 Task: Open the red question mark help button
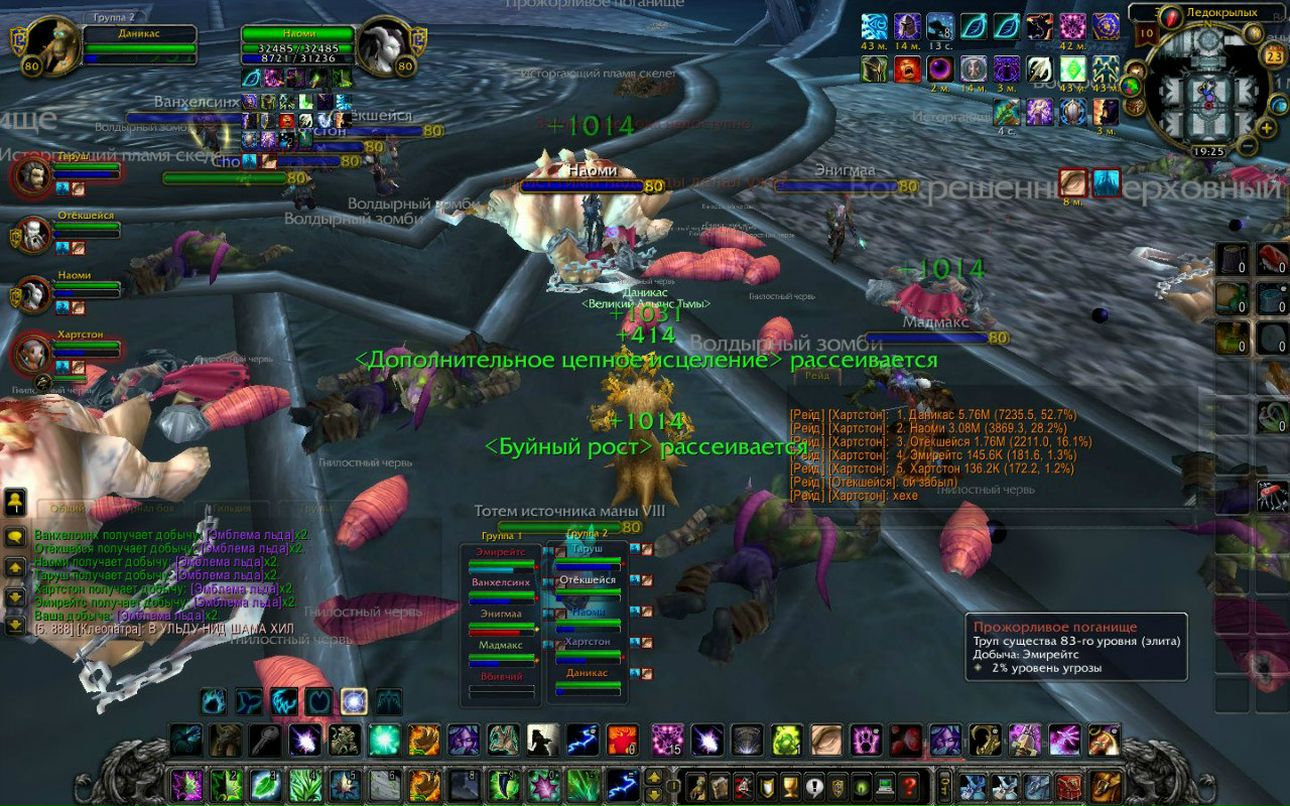coord(909,785)
